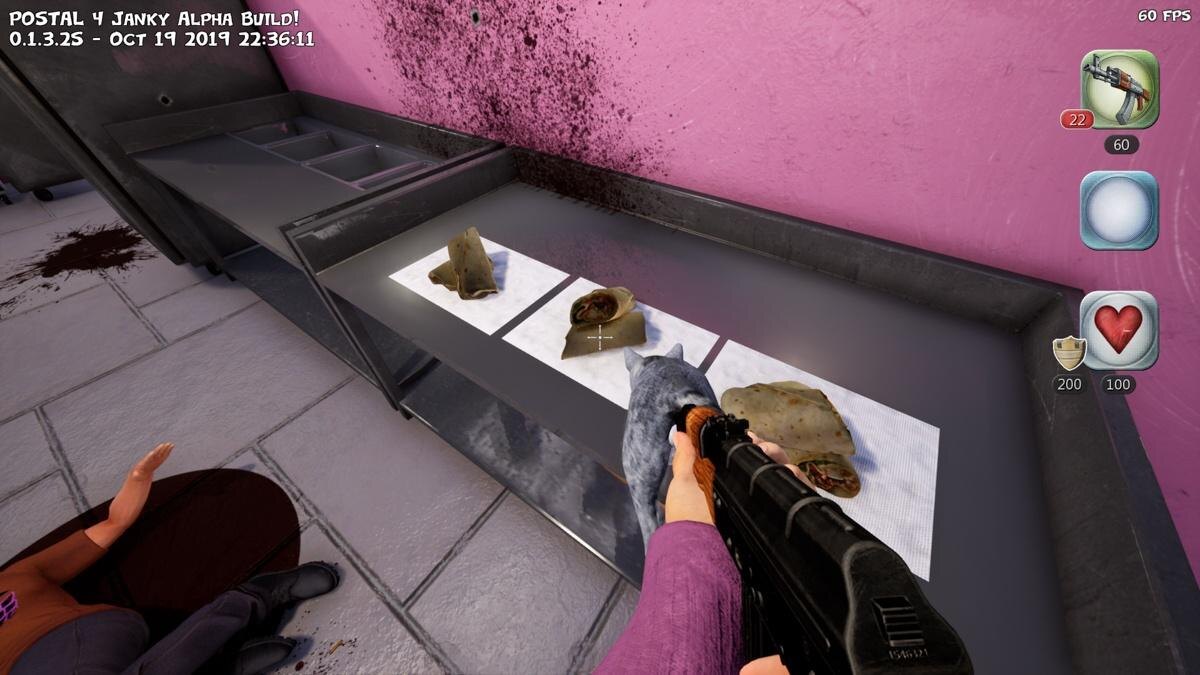The width and height of the screenshot is (1200, 675).
Task: Click the armor vest icon
Action: click(1069, 352)
